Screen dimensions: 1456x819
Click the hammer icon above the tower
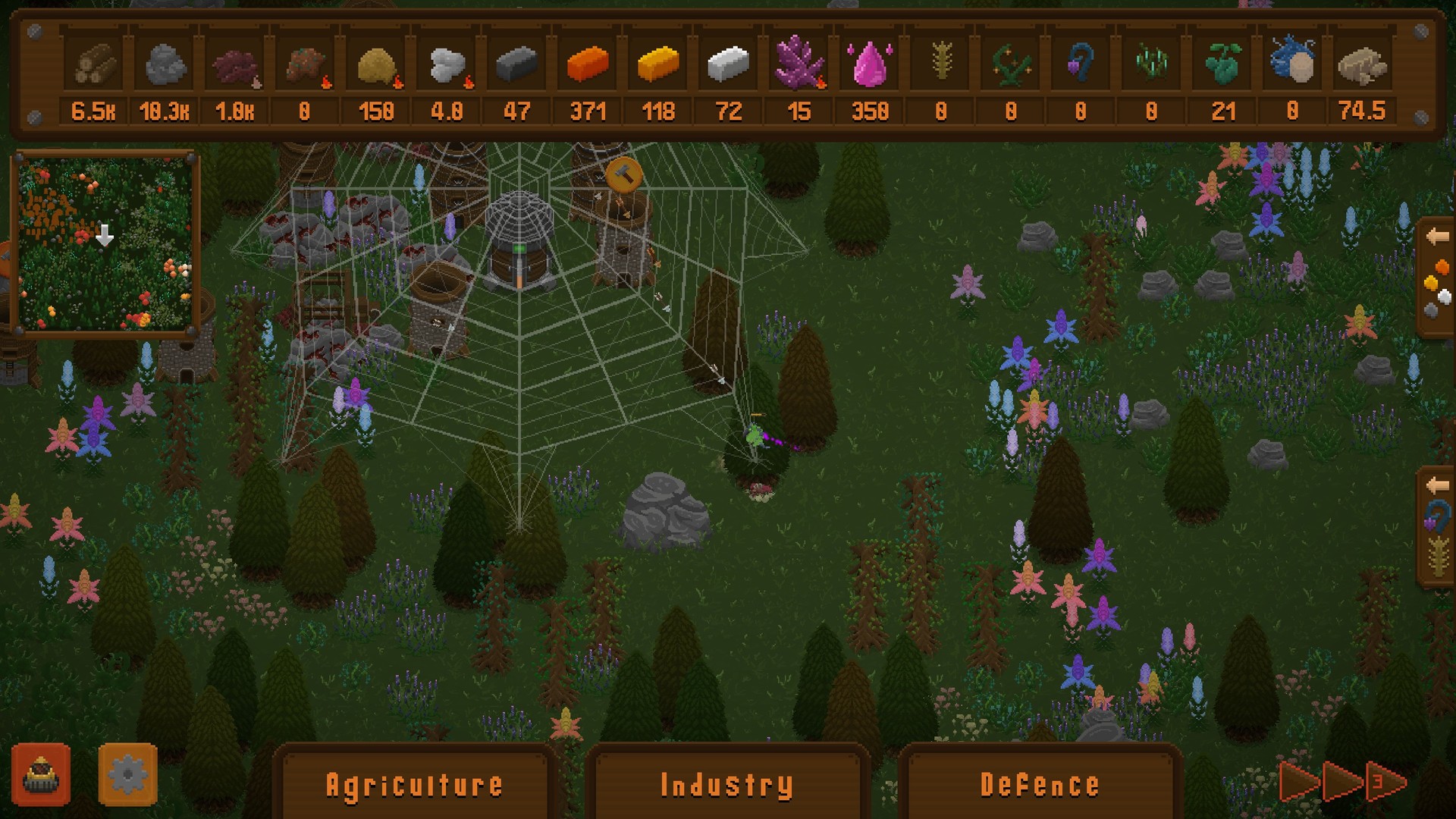pos(623,175)
